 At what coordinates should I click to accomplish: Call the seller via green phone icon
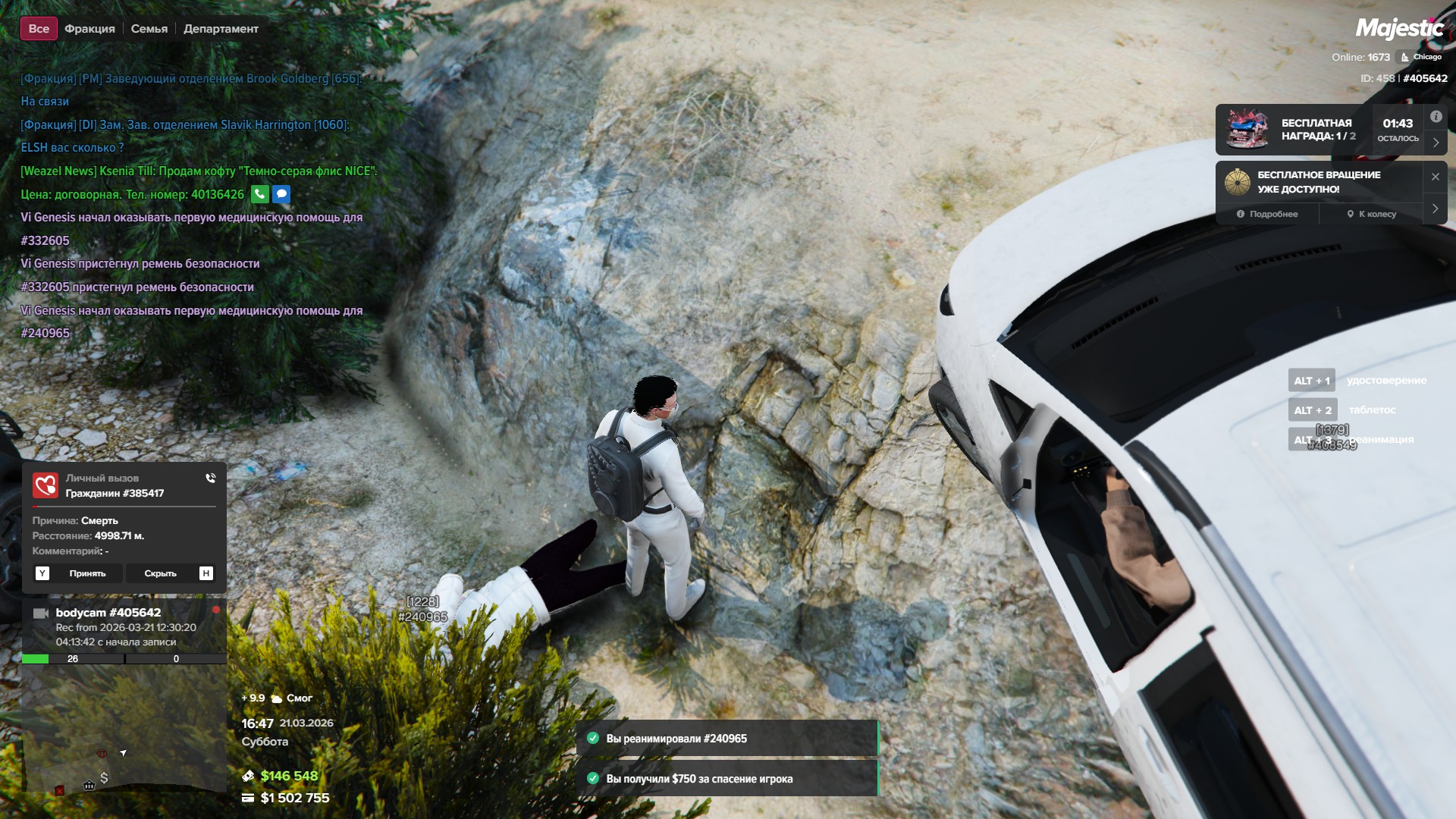pyautogui.click(x=259, y=194)
